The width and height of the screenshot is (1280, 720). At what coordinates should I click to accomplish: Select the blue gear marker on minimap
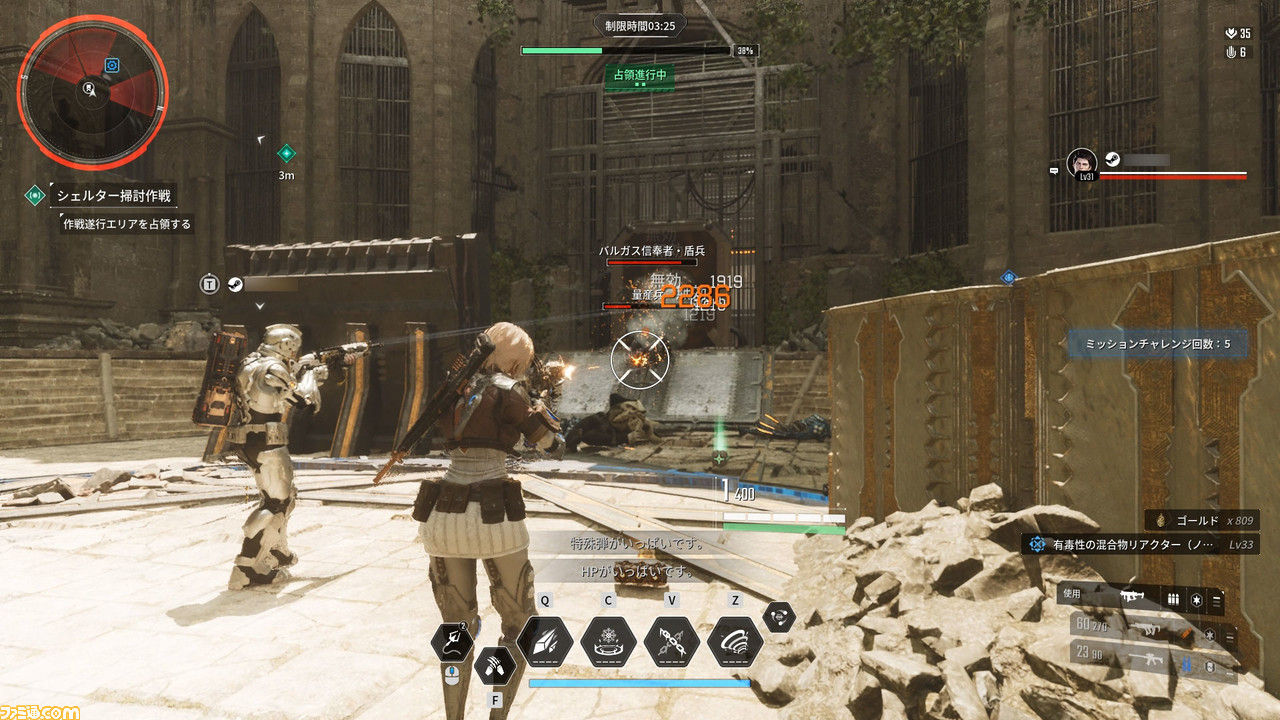click(112, 65)
